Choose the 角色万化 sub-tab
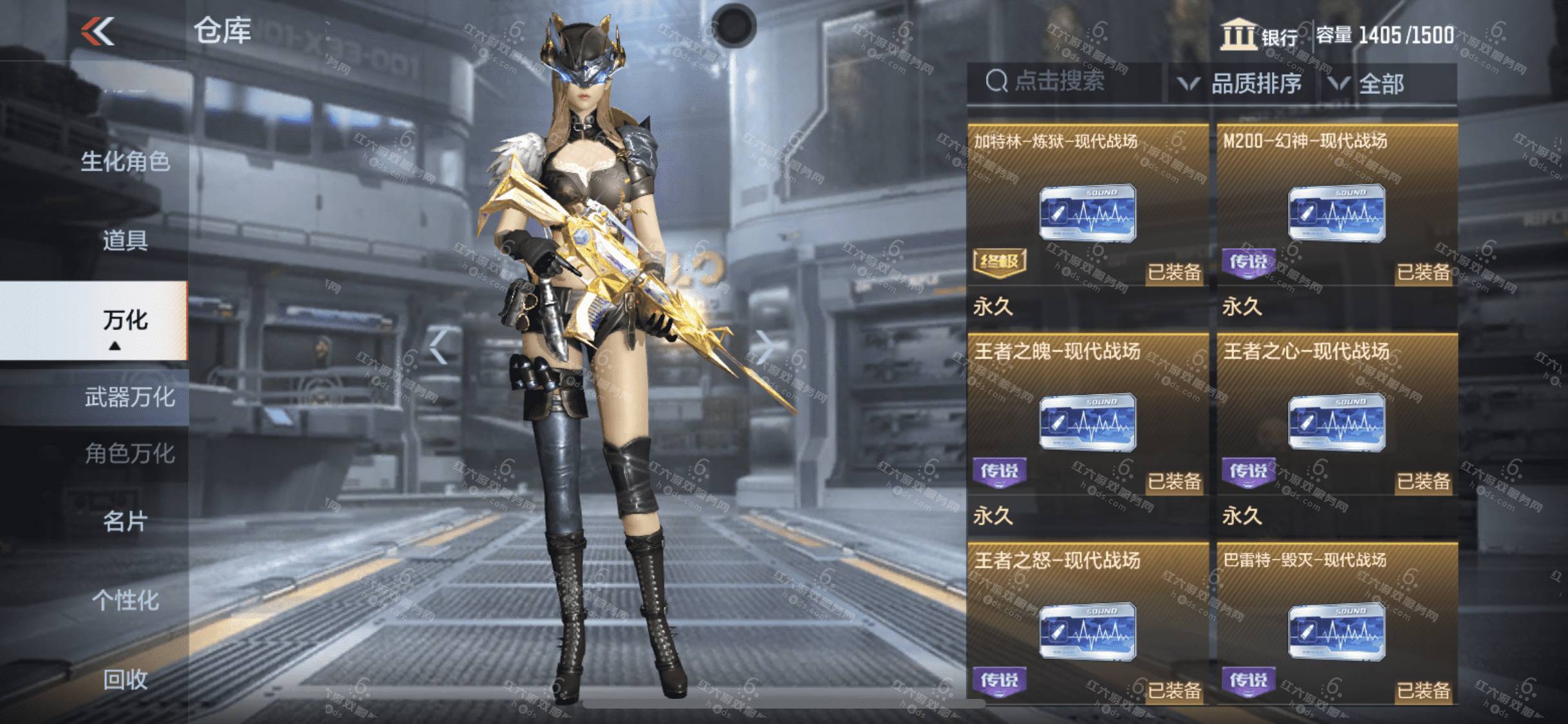Screen dimensions: 1568x724 pos(129,454)
